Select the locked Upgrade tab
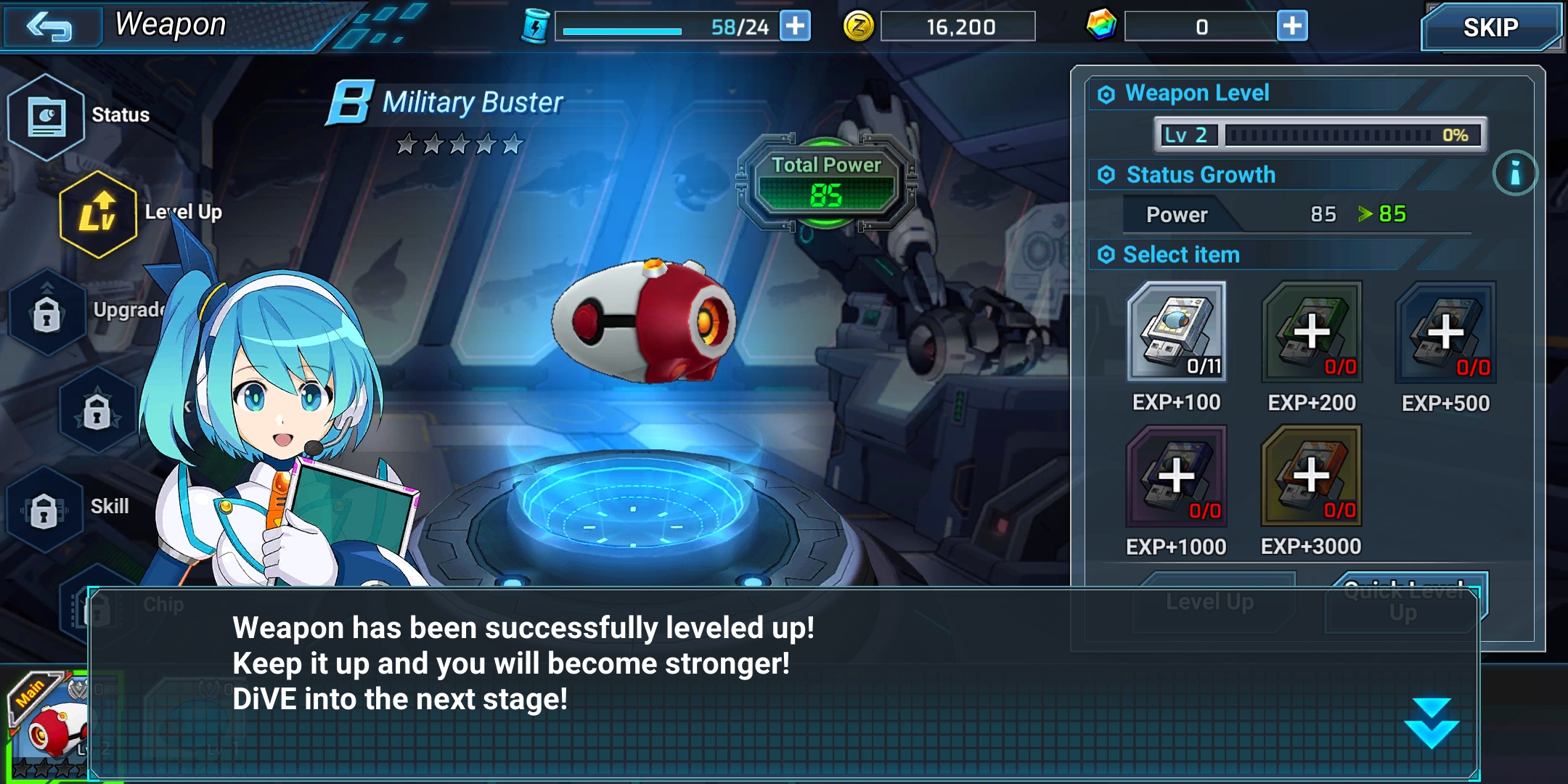Image resolution: width=1568 pixels, height=784 pixels. tap(47, 314)
